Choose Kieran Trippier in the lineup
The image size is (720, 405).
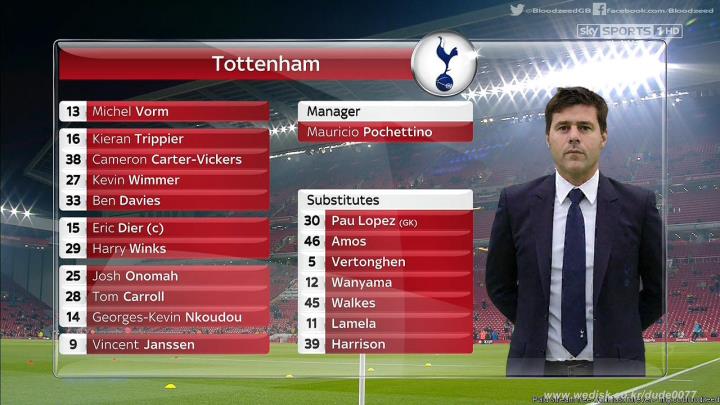click(165, 139)
